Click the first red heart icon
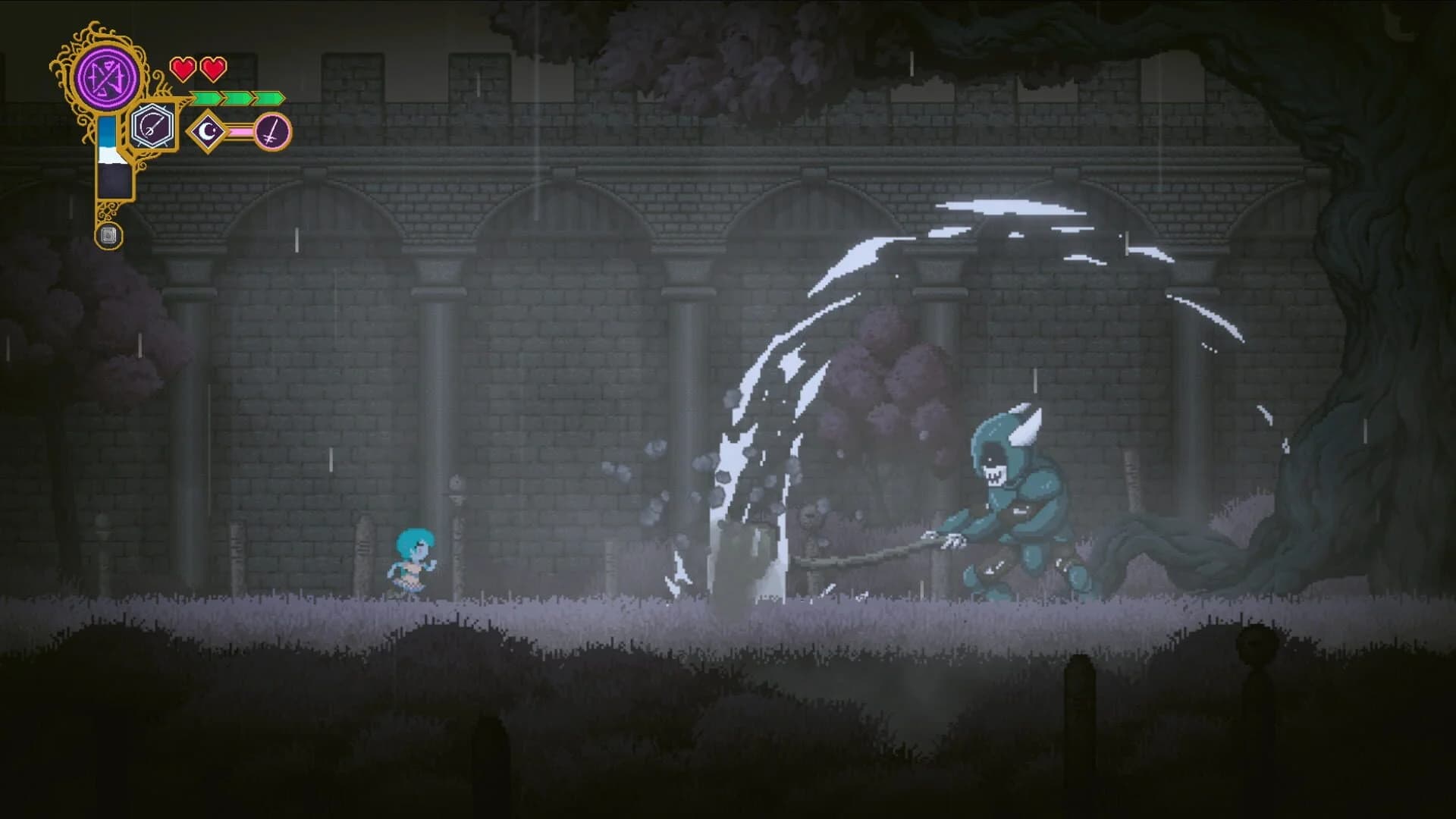1456x819 pixels. click(x=183, y=69)
